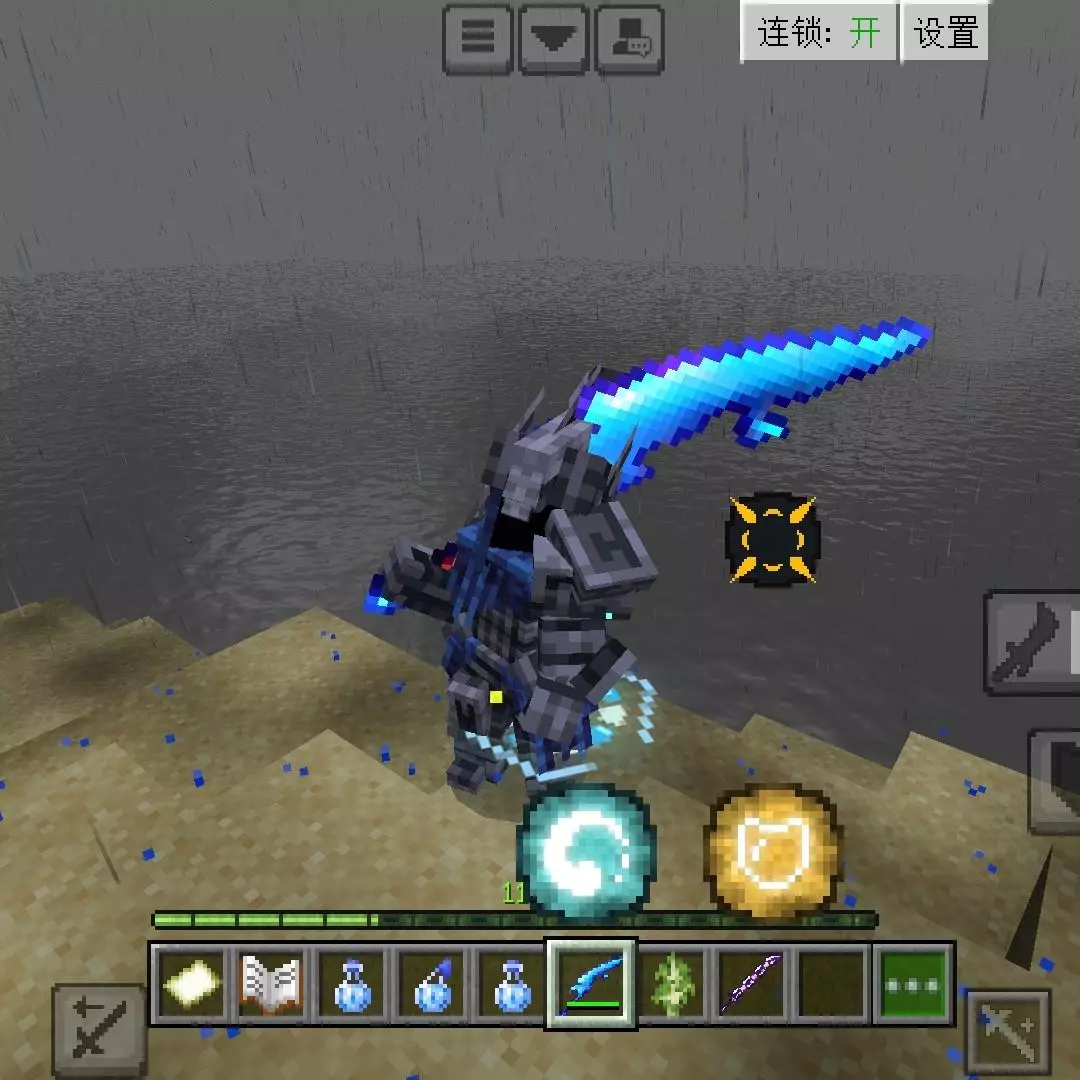Click the downward arrow button

(x=553, y=38)
